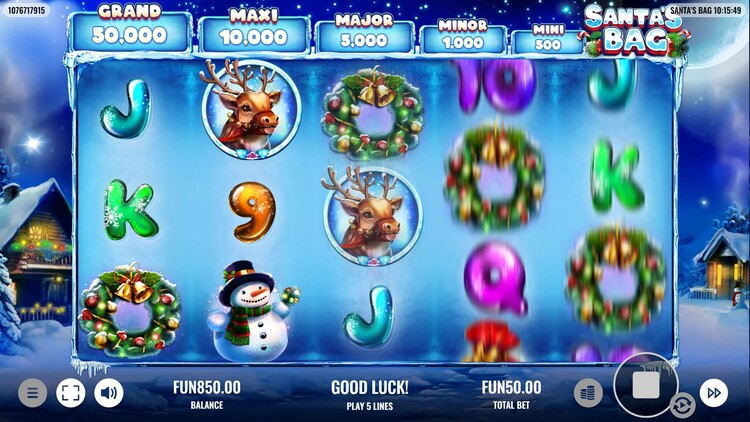Mute the game sound
Image resolution: width=750 pixels, height=422 pixels.
(x=108, y=393)
